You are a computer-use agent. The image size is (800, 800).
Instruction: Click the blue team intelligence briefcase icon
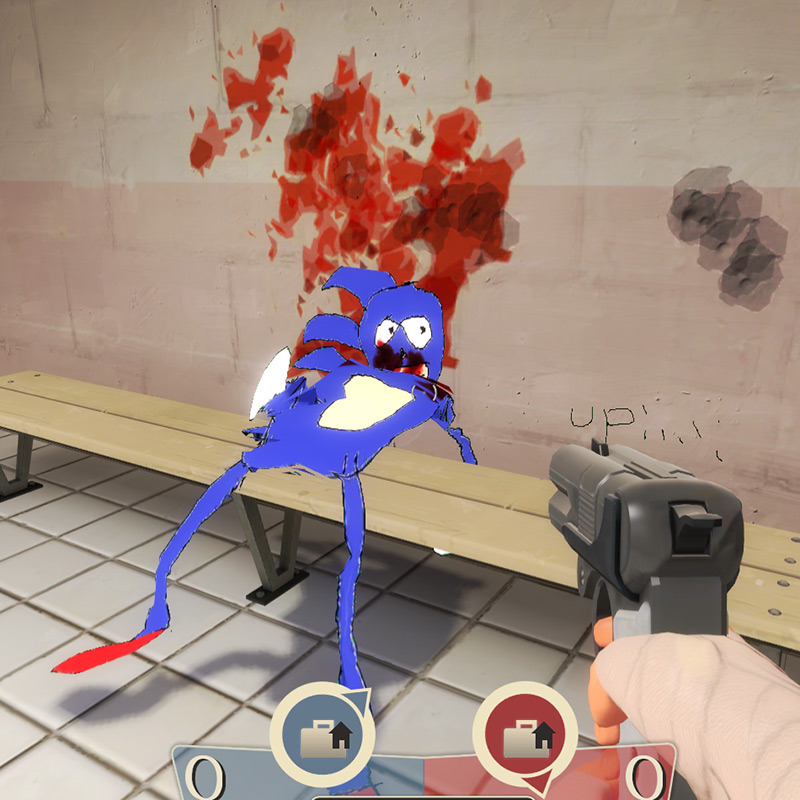coord(321,736)
